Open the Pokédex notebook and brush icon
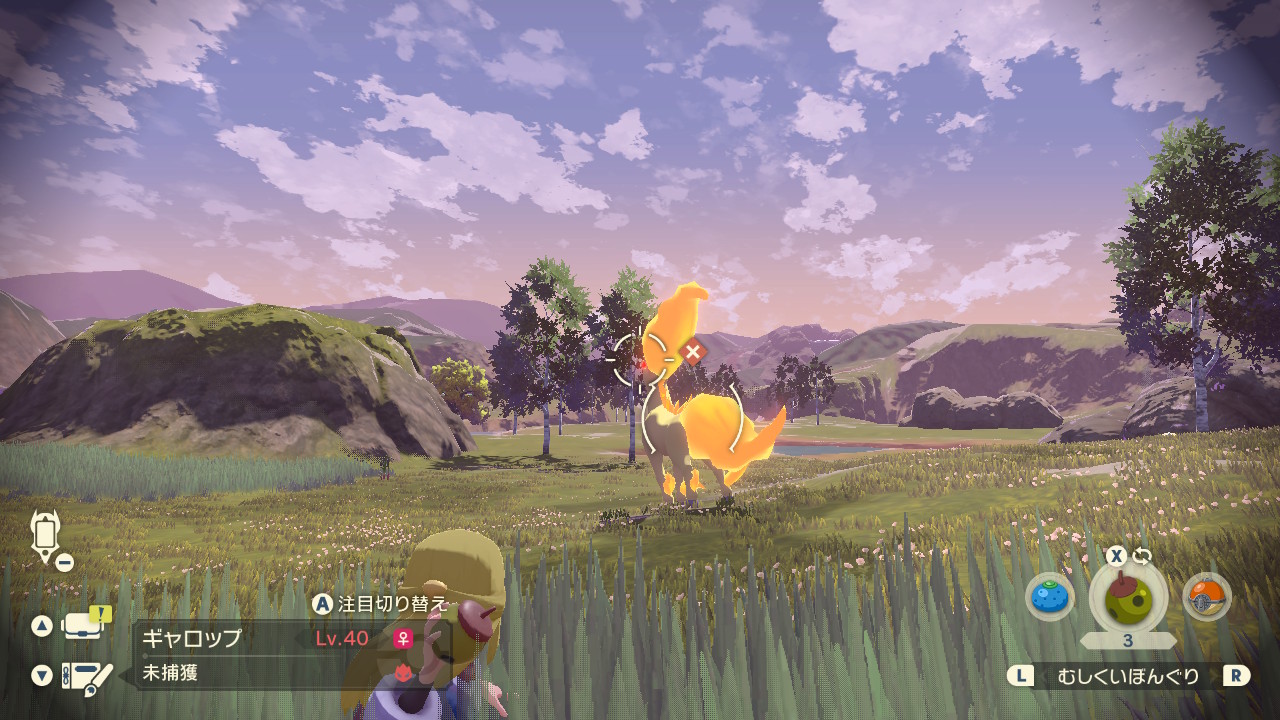This screenshot has height=720, width=1280. tap(86, 677)
